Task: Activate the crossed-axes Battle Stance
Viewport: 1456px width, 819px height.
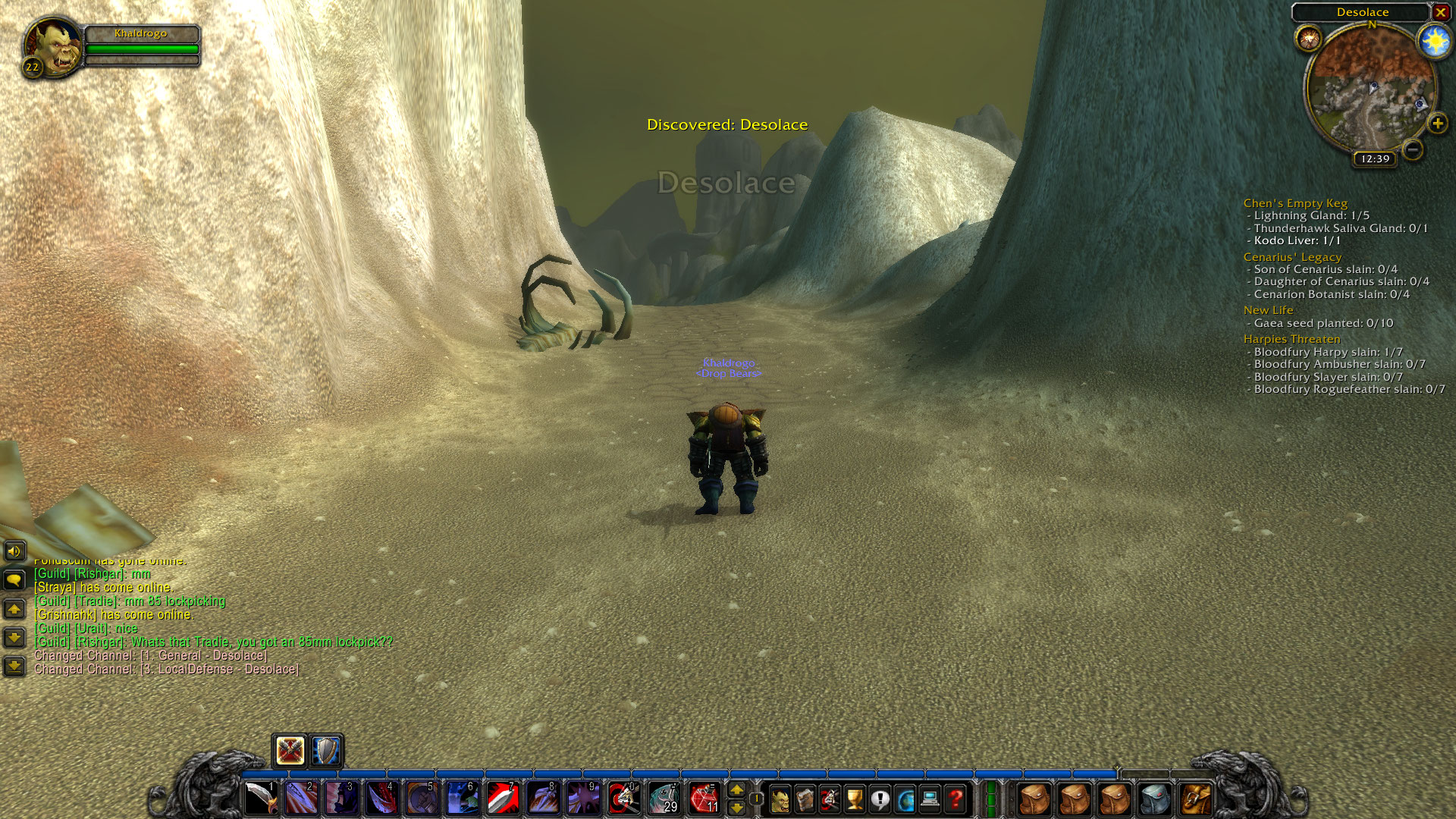Action: tap(290, 751)
